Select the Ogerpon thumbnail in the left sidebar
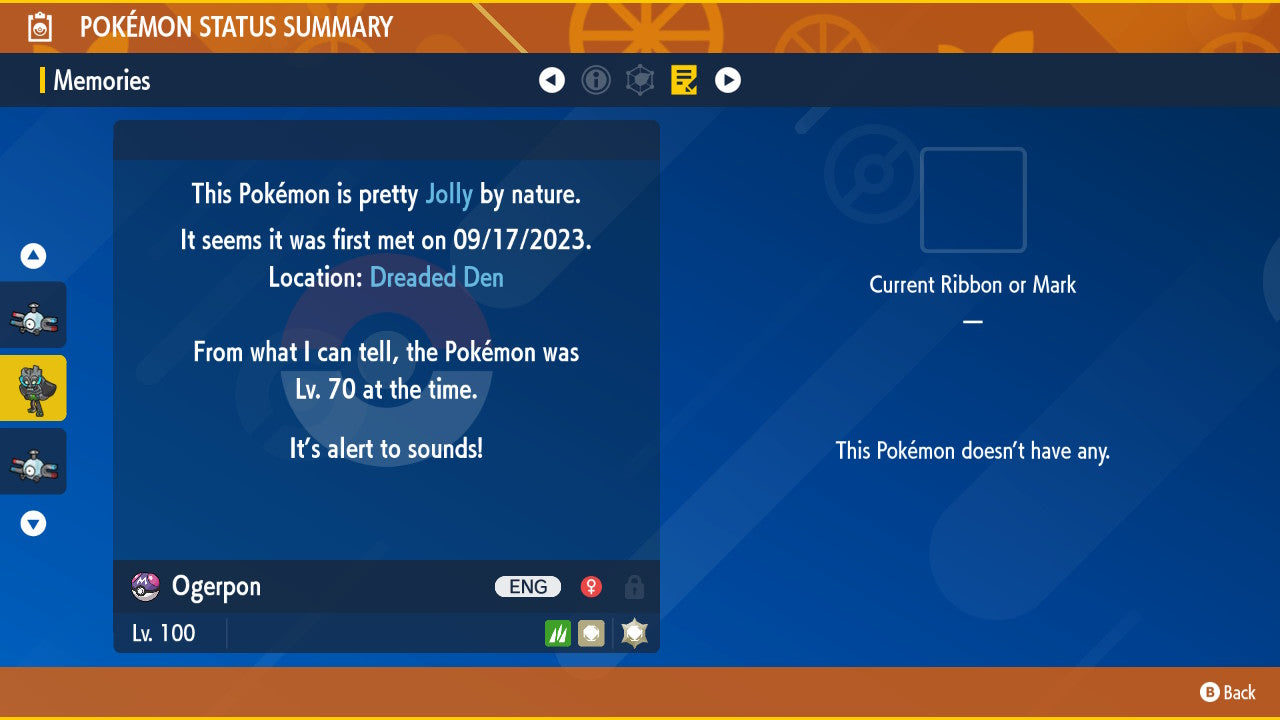This screenshot has height=720, width=1280. point(30,388)
